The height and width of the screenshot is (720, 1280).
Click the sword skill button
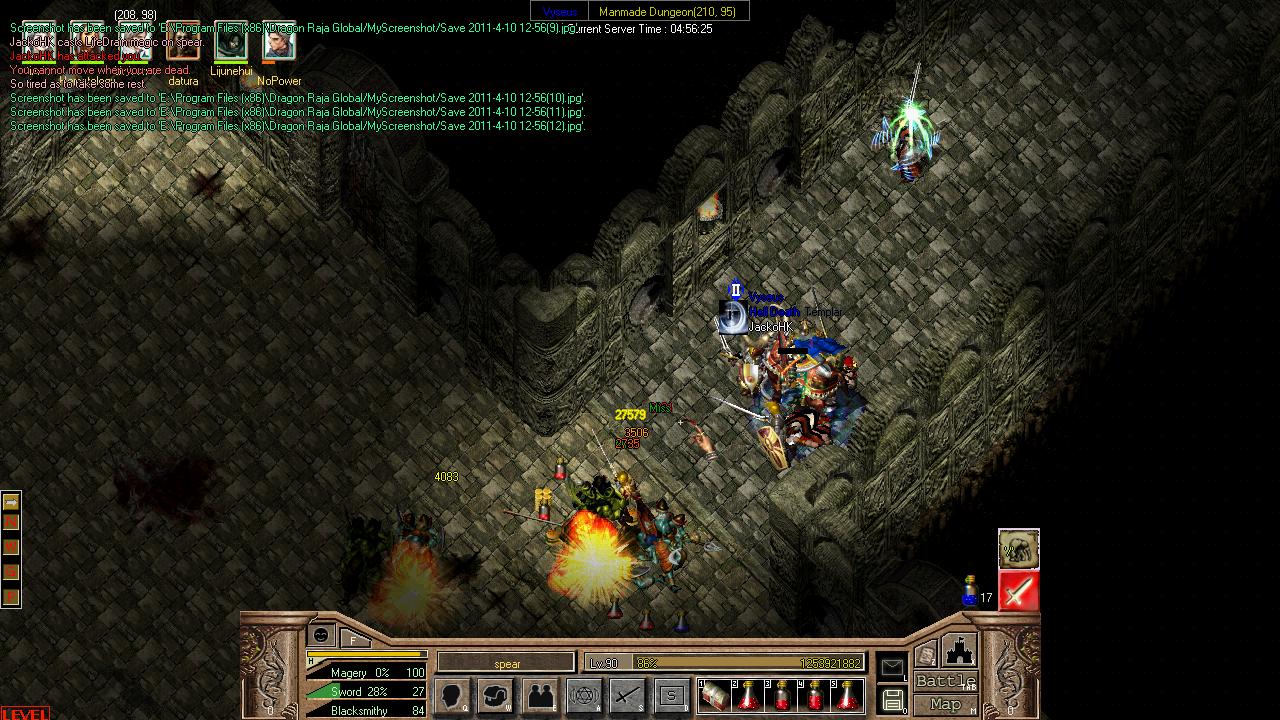coord(628,696)
